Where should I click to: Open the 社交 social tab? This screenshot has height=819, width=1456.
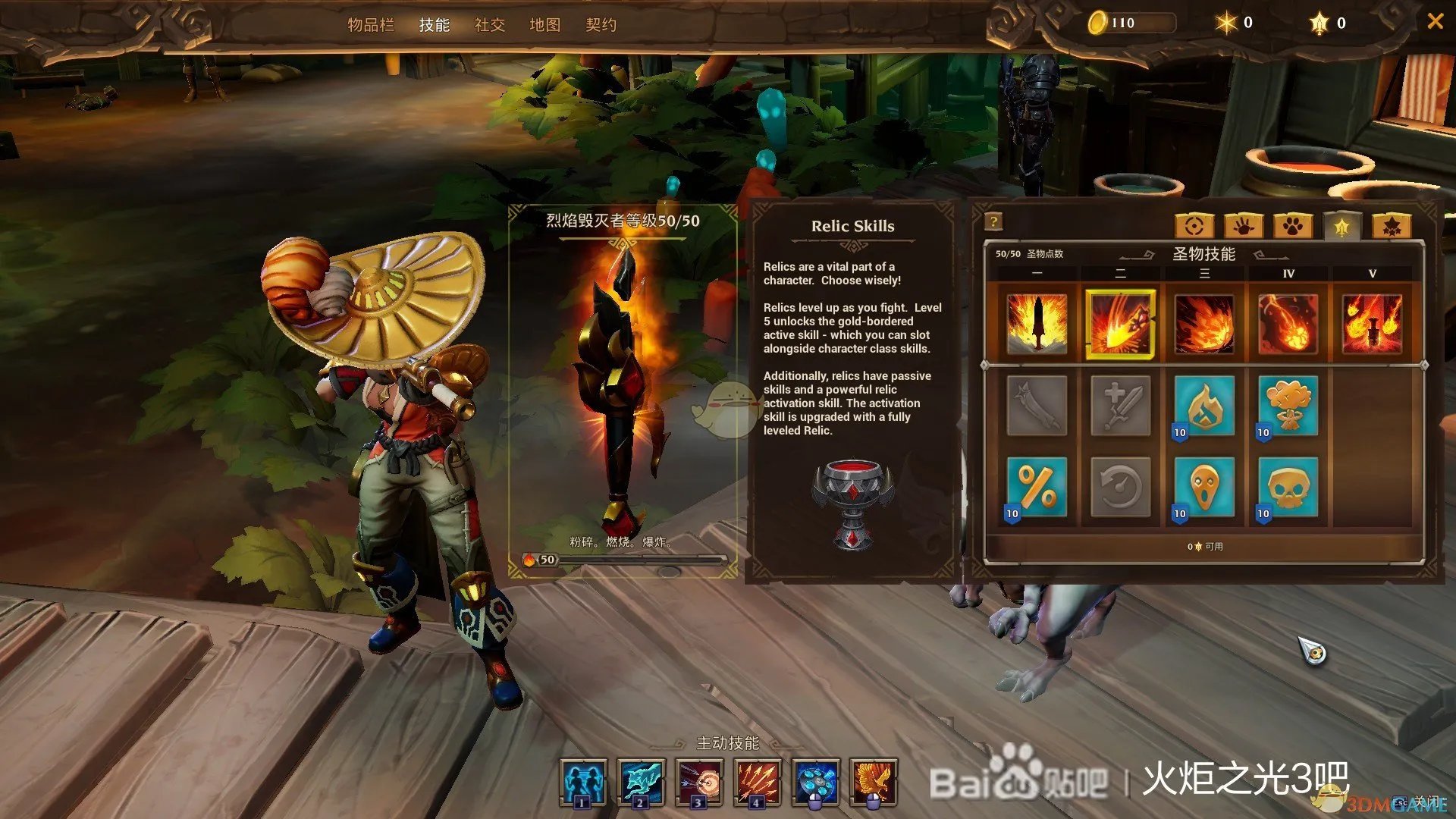[490, 25]
